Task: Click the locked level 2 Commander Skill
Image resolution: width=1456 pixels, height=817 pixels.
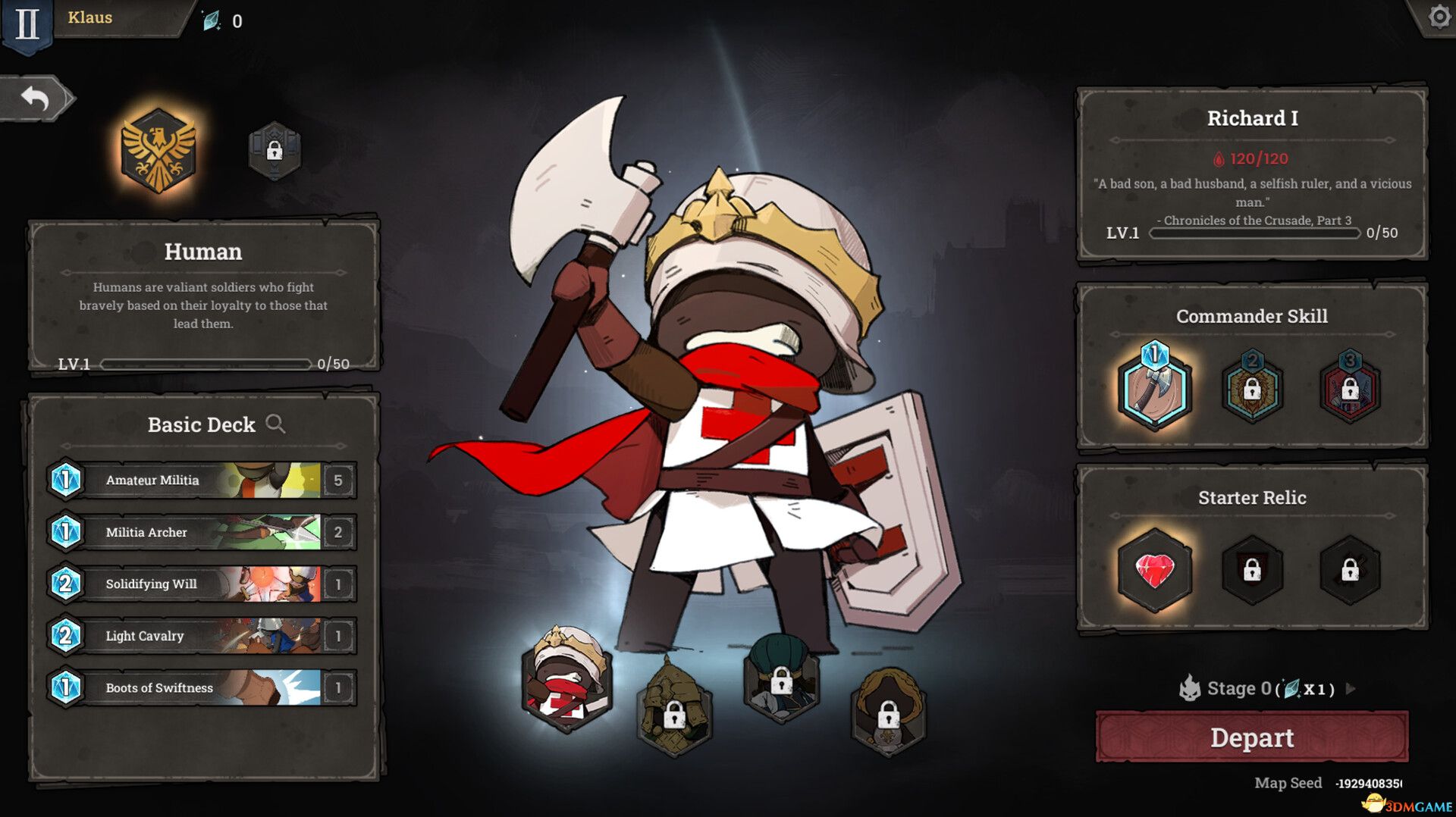Action: click(1252, 390)
